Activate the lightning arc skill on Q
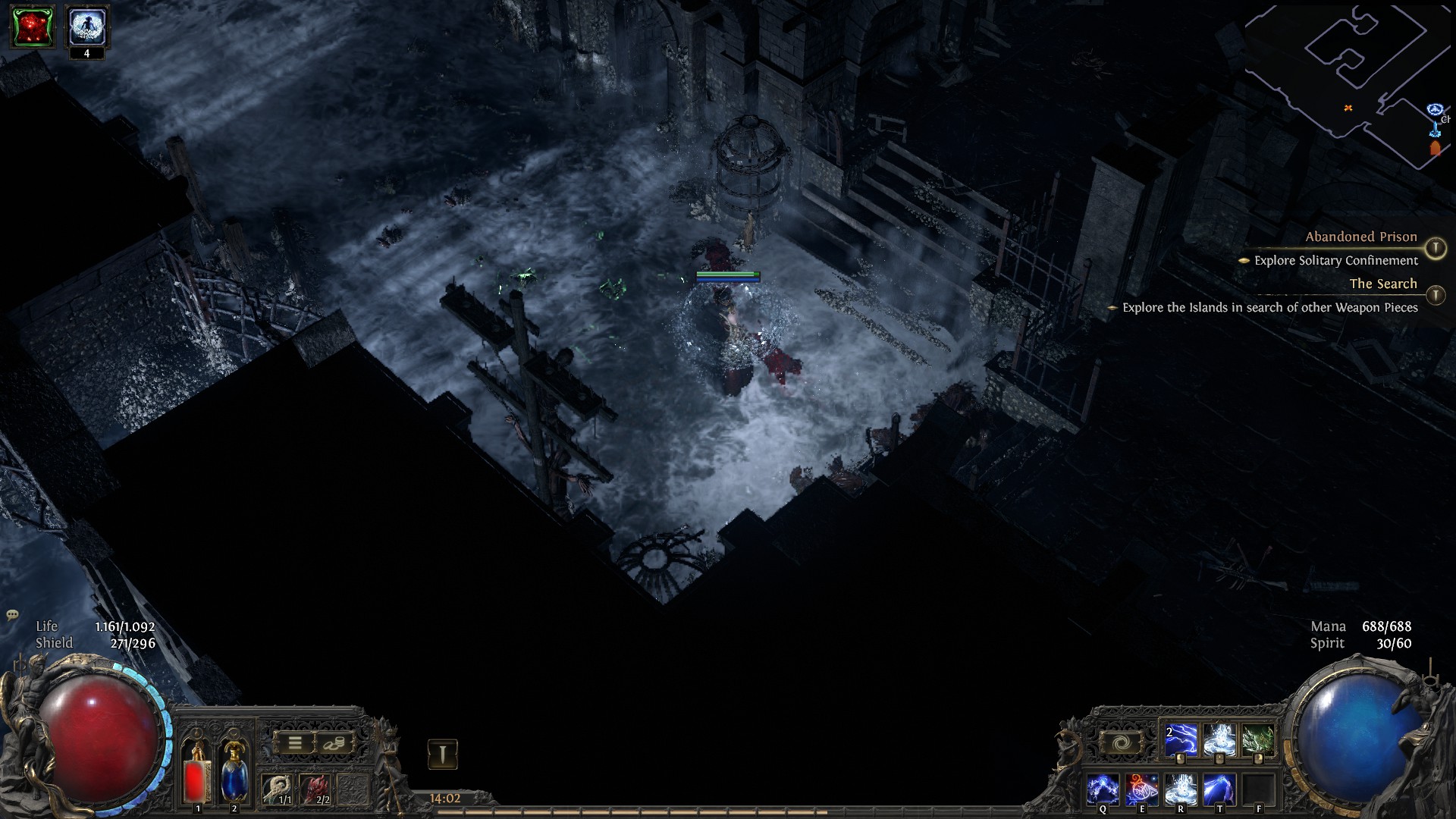 coord(1103,789)
